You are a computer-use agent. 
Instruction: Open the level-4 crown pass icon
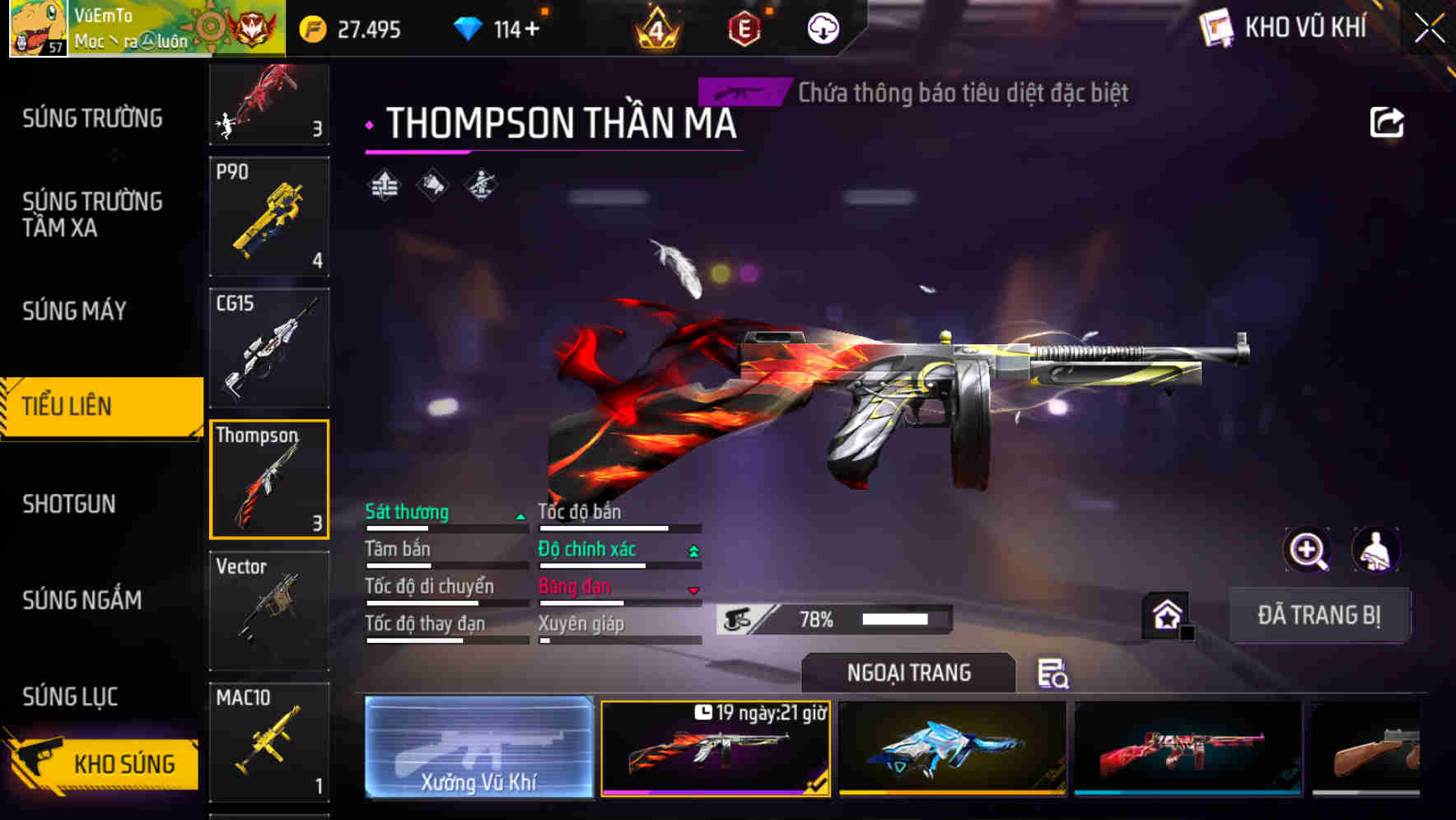(x=659, y=30)
